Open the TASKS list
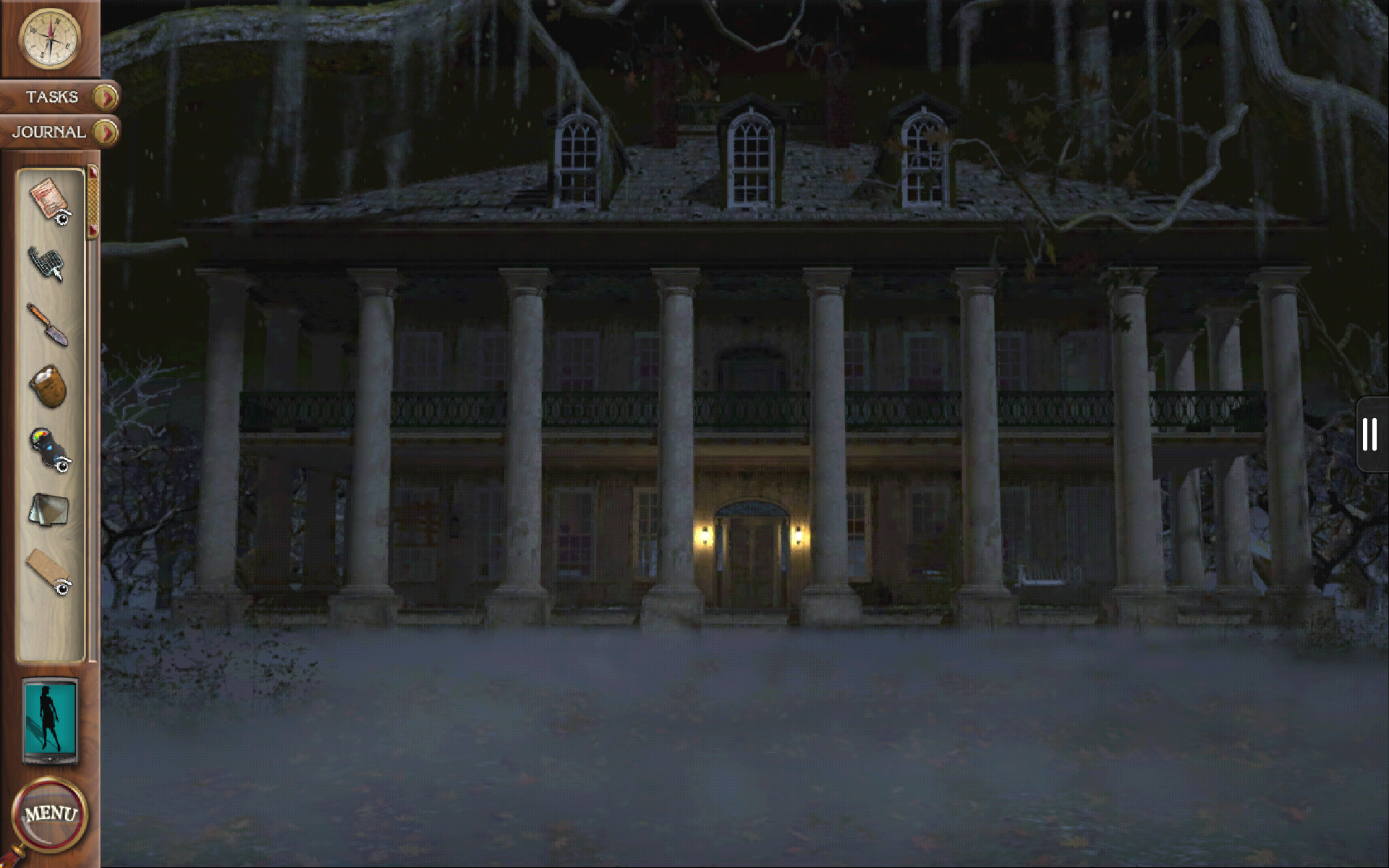 (51, 96)
